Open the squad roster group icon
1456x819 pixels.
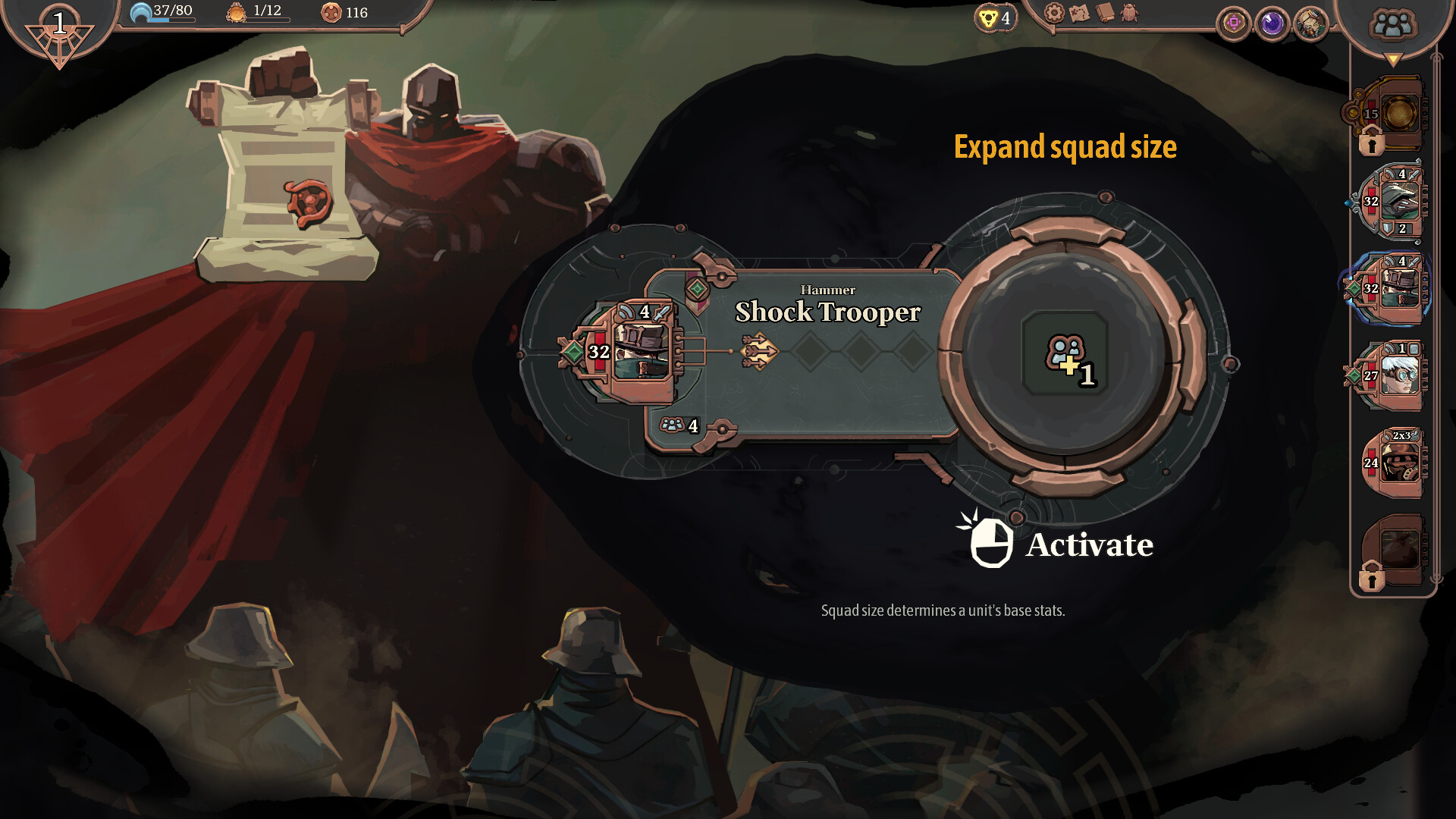1392,25
